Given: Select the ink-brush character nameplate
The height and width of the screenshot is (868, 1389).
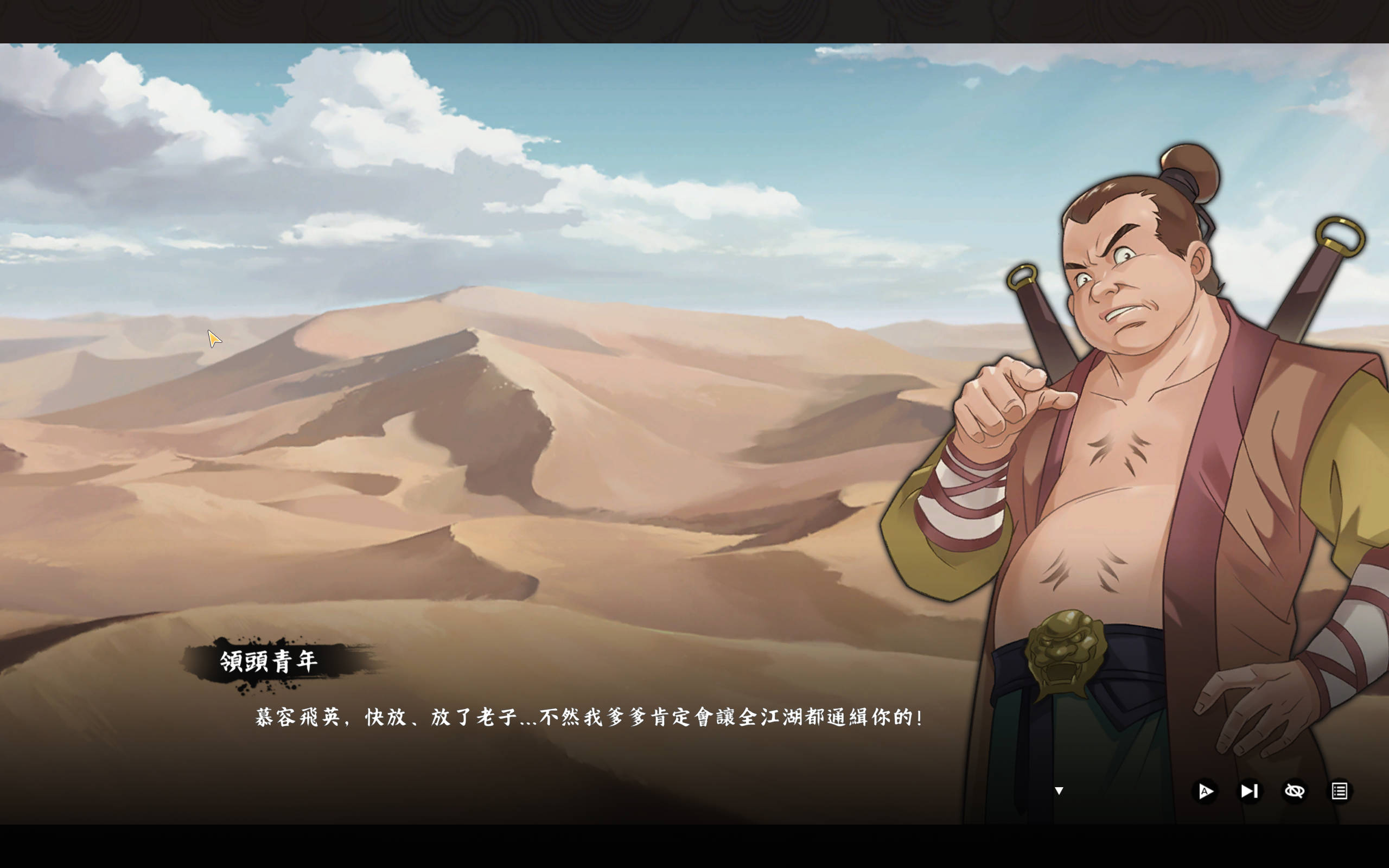Looking at the screenshot, I should point(271,660).
